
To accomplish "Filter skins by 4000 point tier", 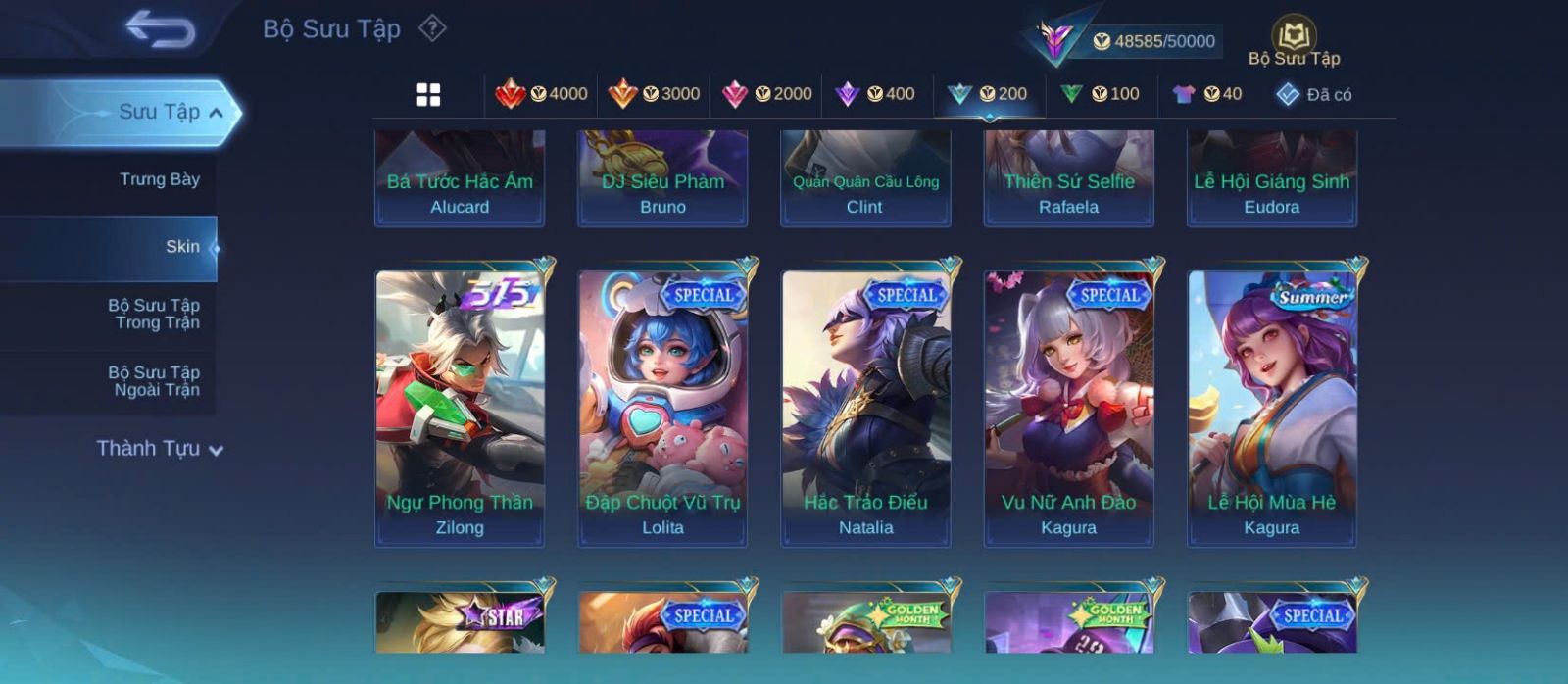I will (541, 94).
